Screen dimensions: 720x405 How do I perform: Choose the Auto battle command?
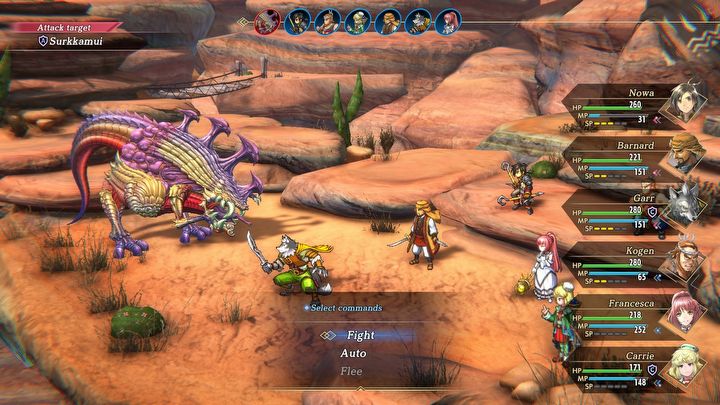(x=353, y=354)
